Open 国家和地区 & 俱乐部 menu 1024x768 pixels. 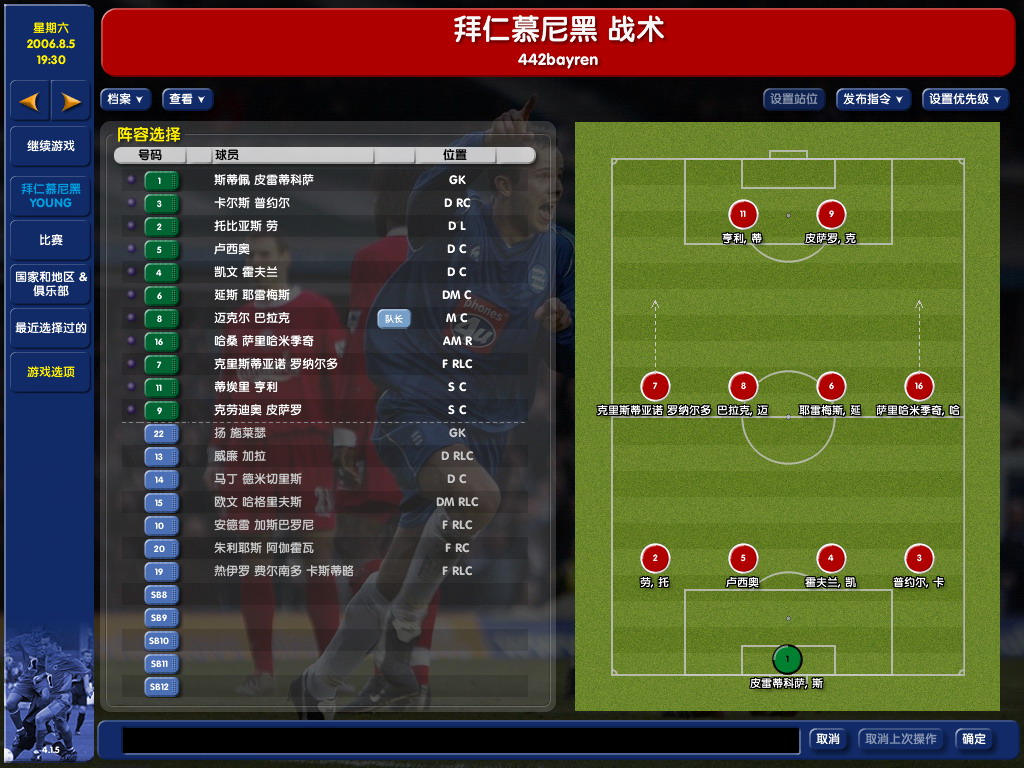(50, 284)
